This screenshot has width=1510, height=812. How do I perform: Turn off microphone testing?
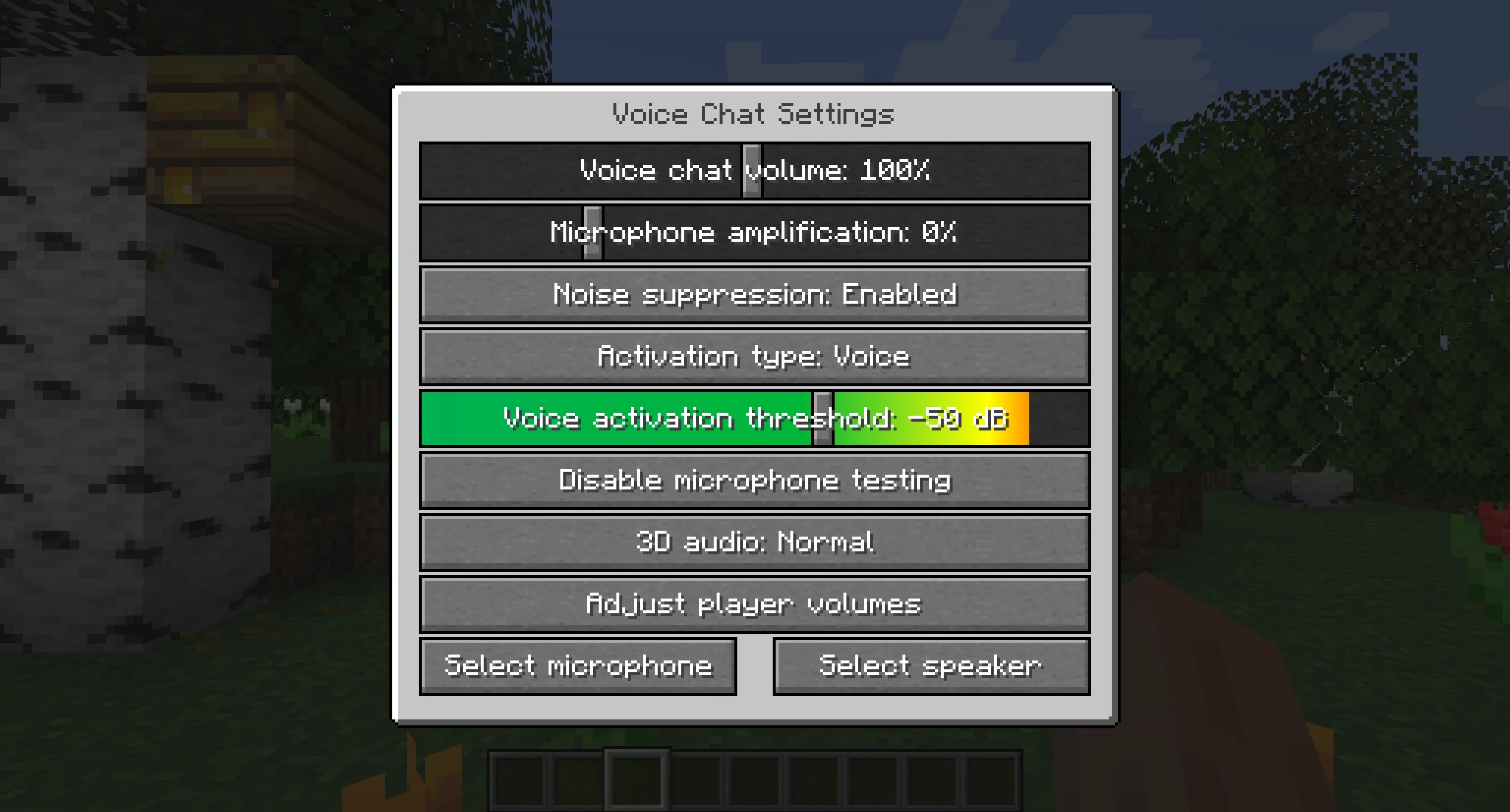[754, 479]
